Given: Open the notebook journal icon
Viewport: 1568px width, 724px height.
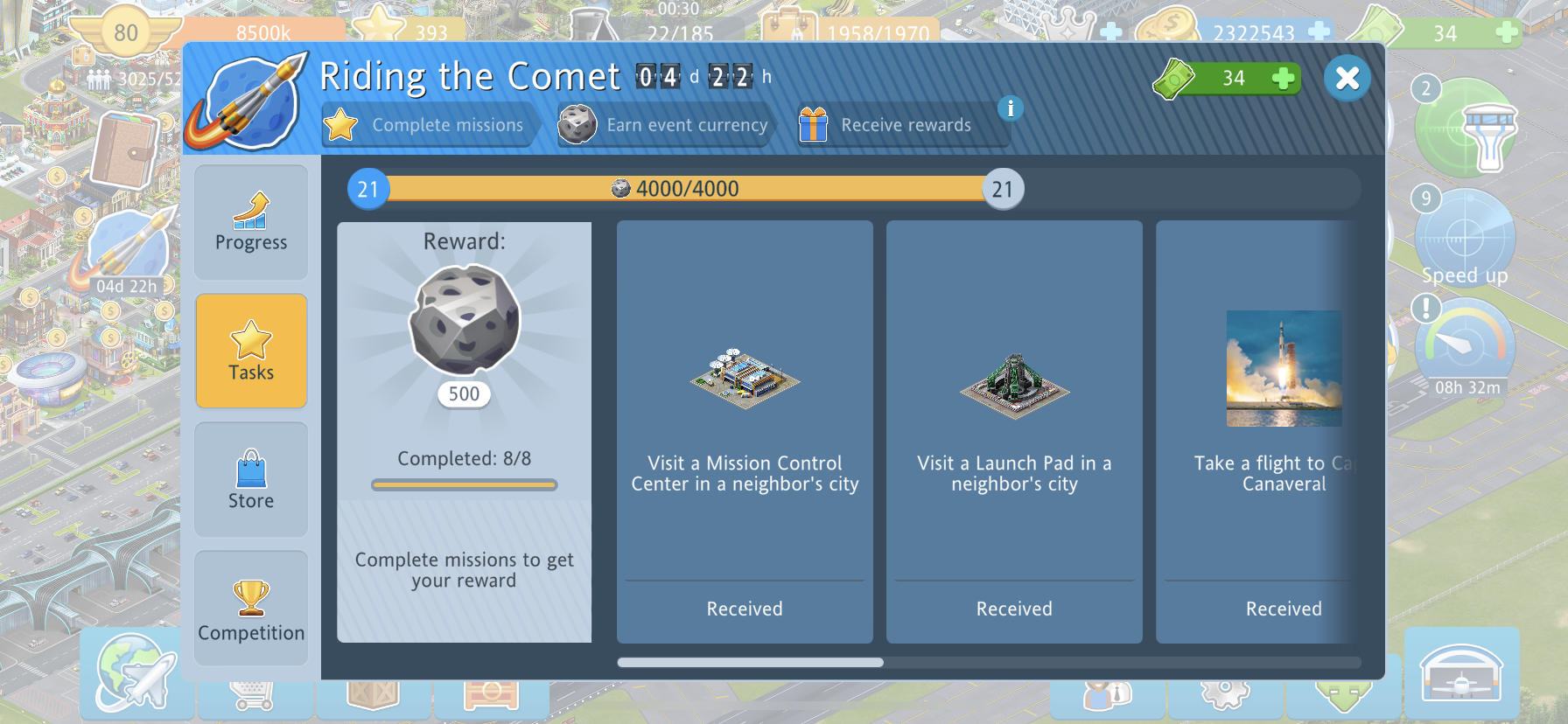Looking at the screenshot, I should point(124,150).
